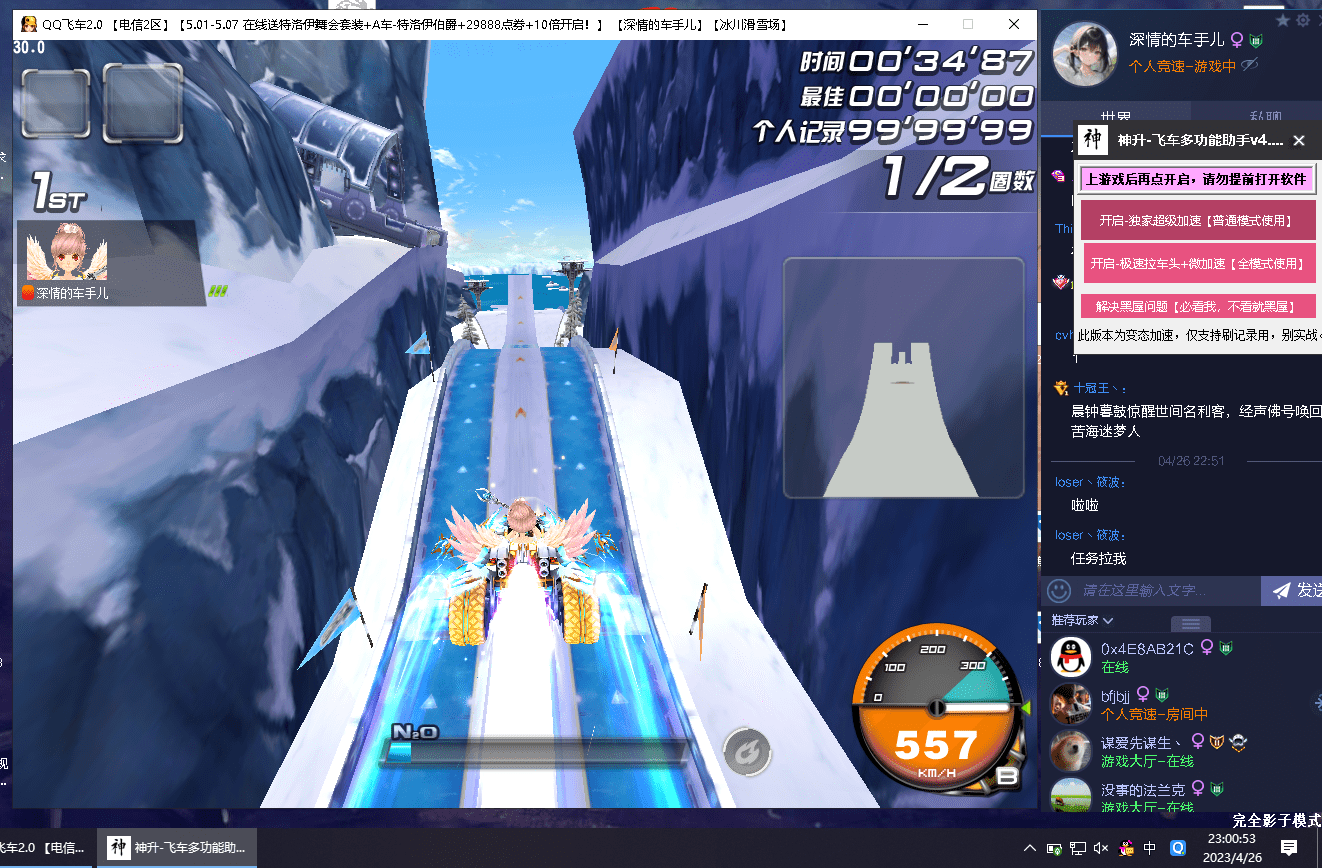This screenshot has height=868, width=1322.
Task: Click the player list panel resize handle
Action: (1190, 623)
